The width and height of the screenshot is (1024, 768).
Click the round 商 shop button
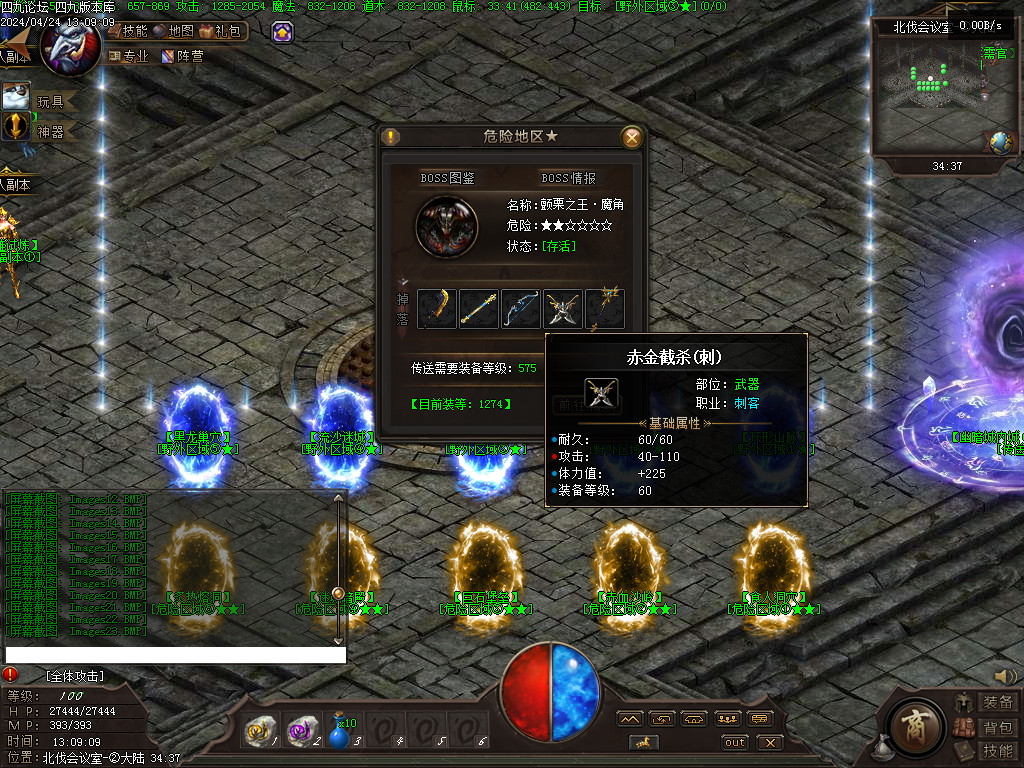coord(911,723)
